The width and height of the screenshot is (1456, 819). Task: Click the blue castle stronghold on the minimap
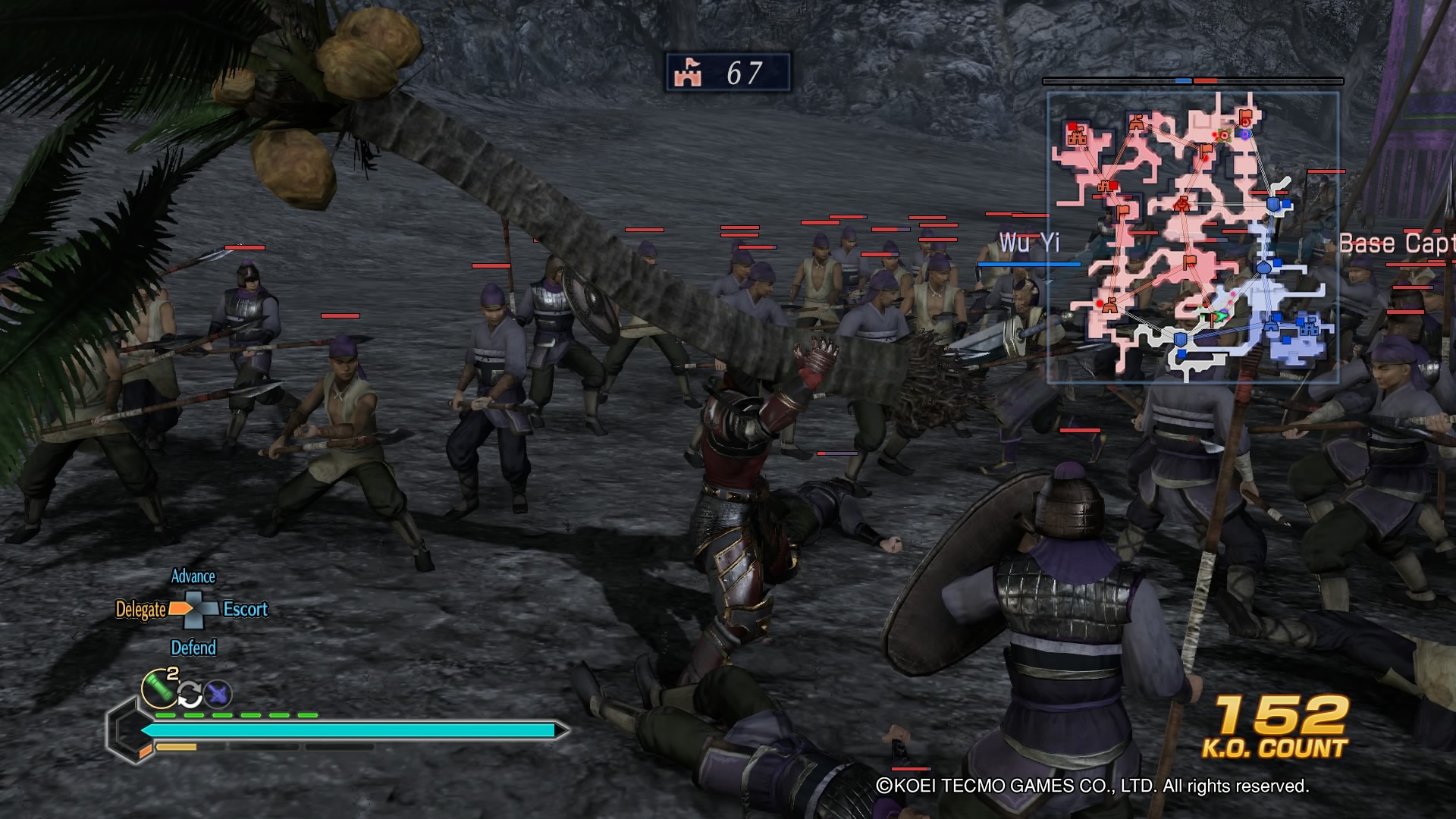[1309, 327]
